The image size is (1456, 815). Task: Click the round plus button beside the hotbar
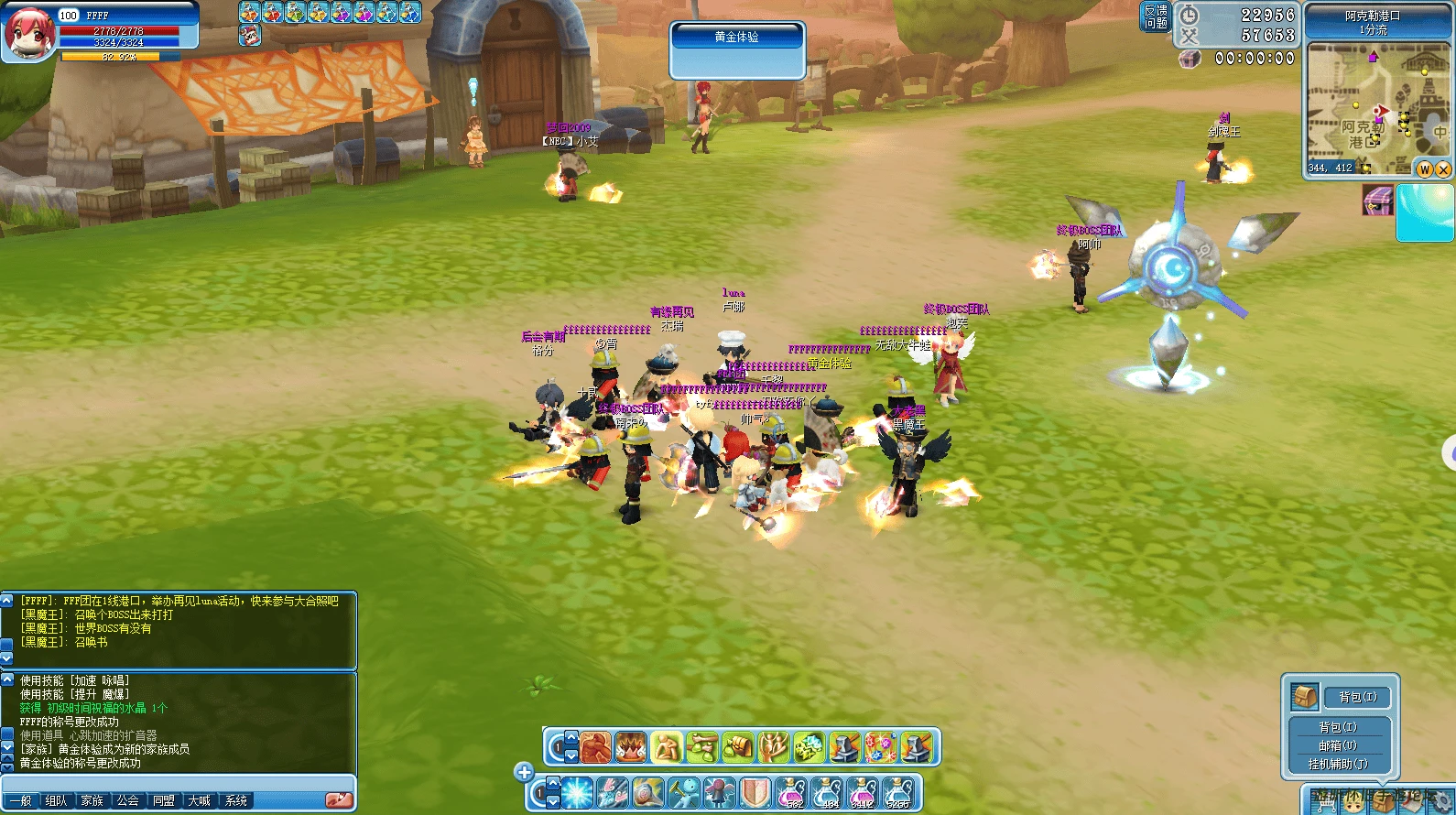[524, 772]
